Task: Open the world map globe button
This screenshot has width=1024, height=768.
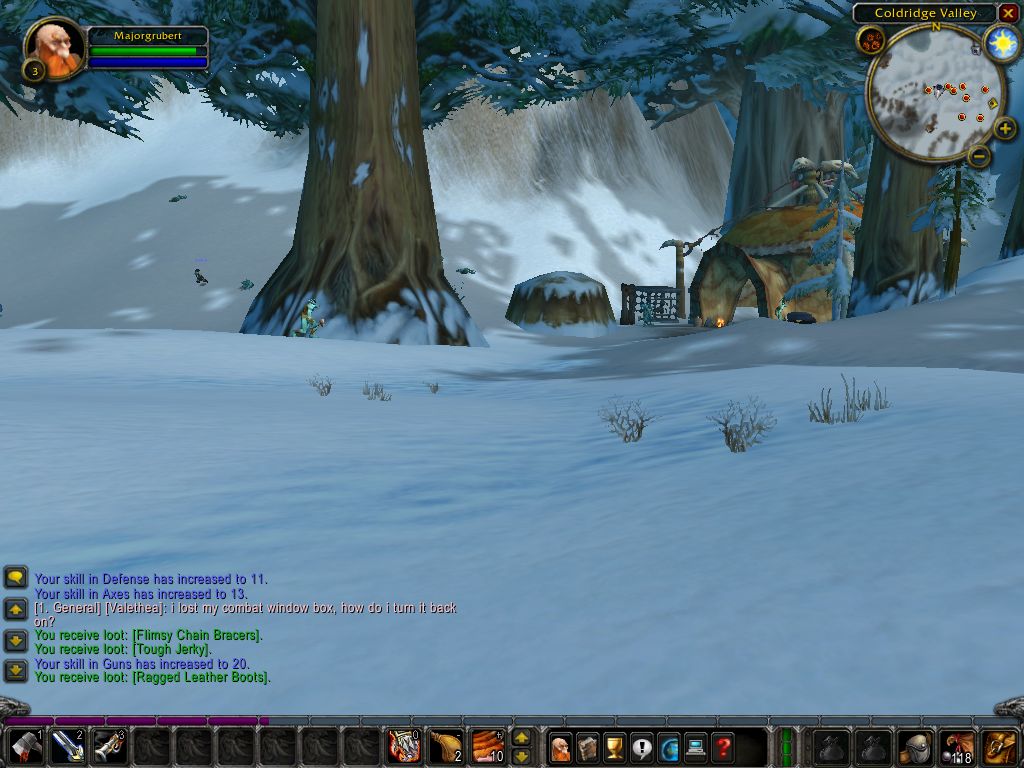Action: tap(669, 747)
